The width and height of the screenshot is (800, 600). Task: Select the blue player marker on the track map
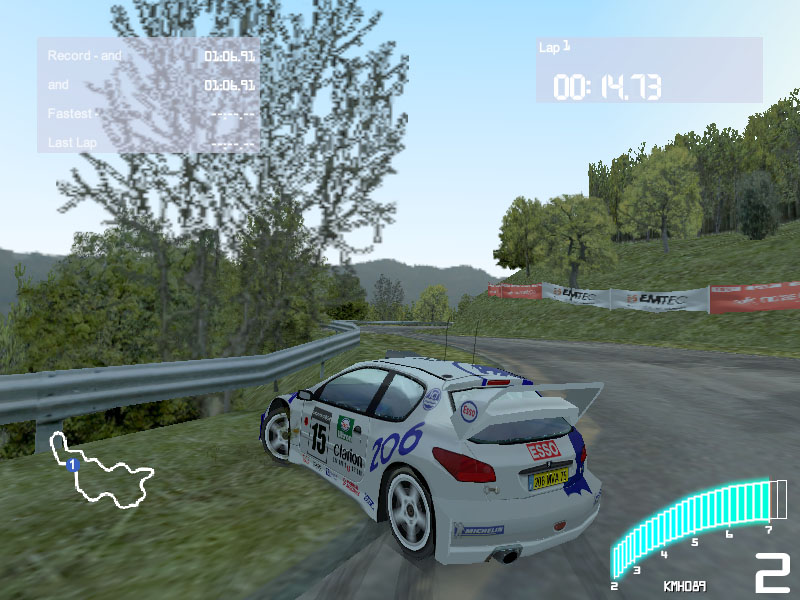[x=72, y=465]
